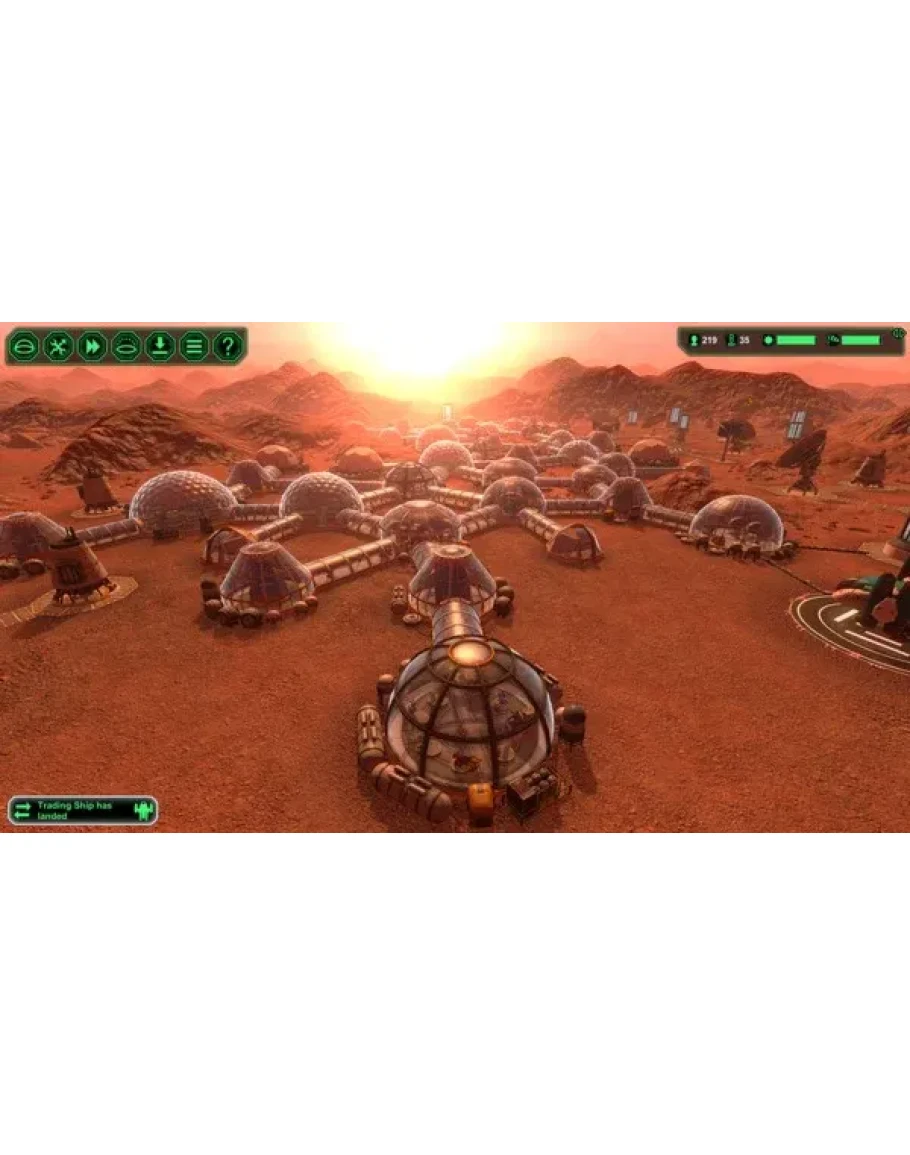Show help with the question mark button

[x=228, y=347]
